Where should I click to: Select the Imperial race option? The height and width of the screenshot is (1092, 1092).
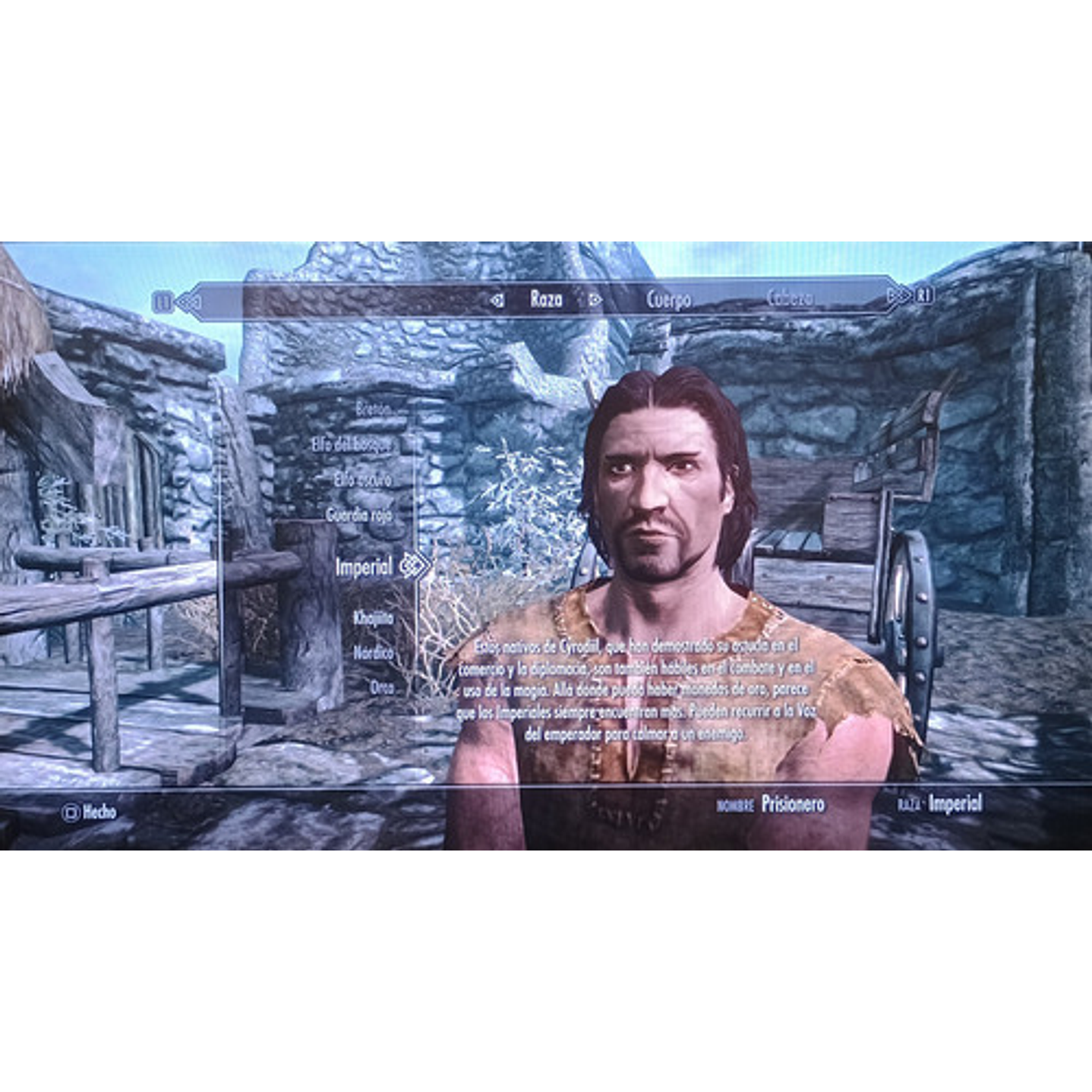pos(365,566)
